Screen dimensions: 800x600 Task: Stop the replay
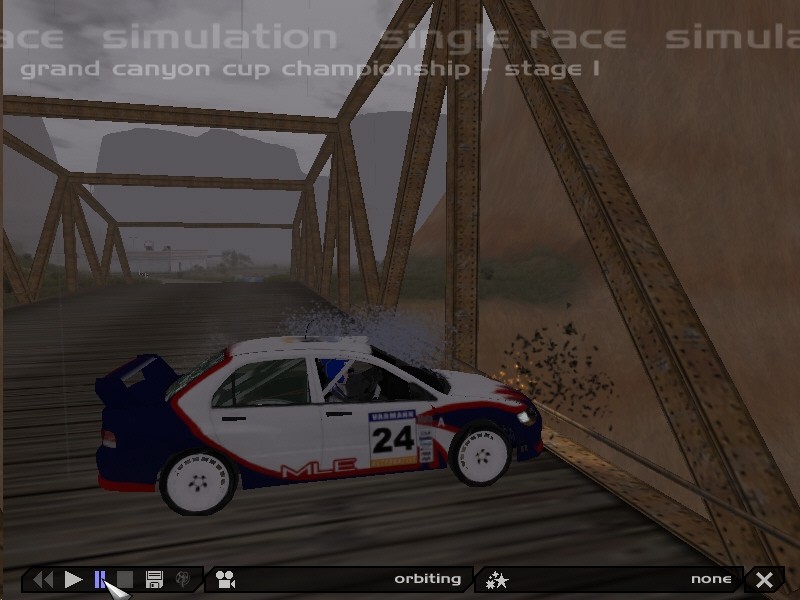pos(126,579)
